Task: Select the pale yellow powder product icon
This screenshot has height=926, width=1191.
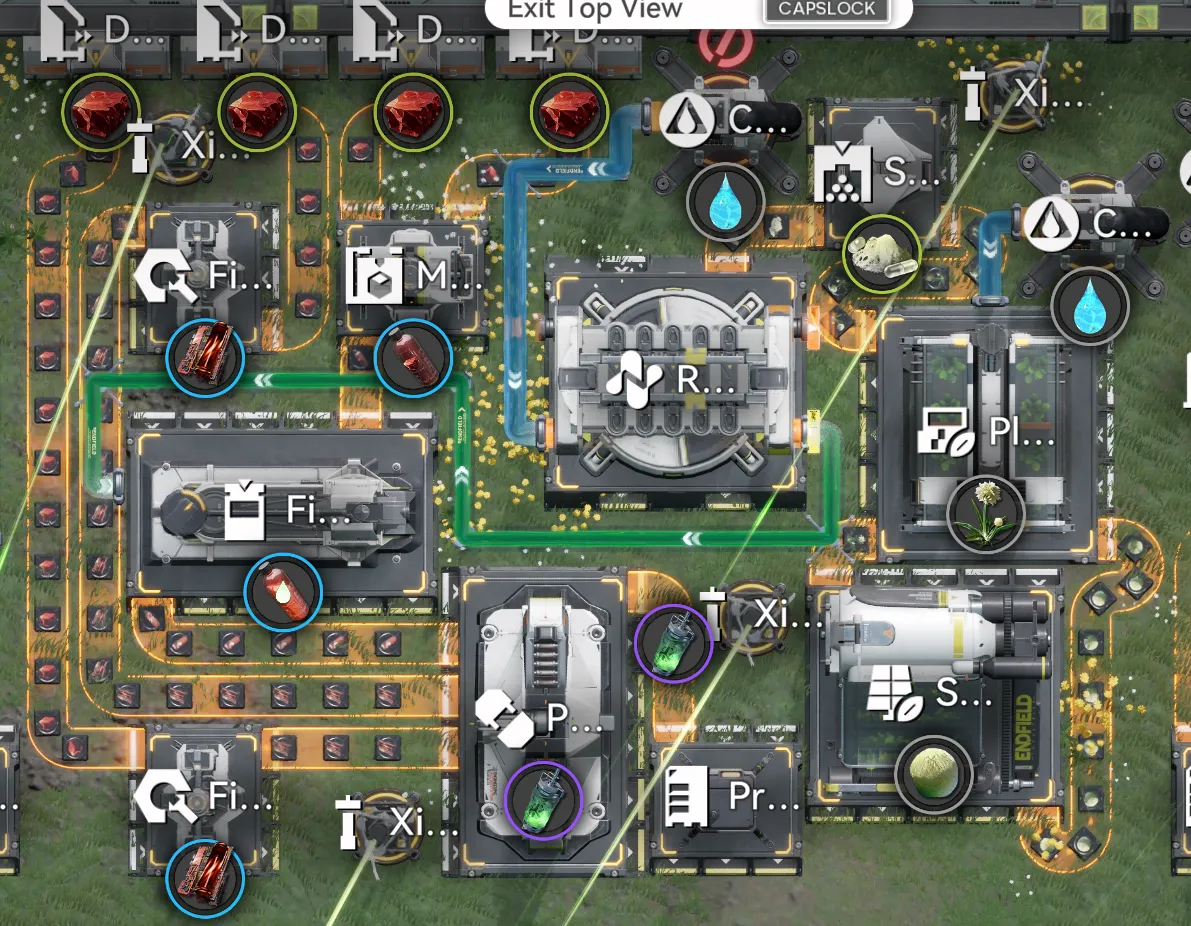Action: (881, 253)
